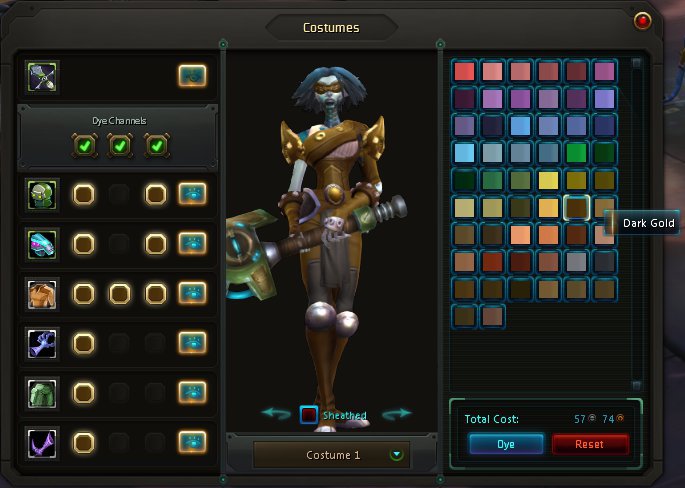Apply the dye with the Dye button
Image resolution: width=685 pixels, height=488 pixels.
click(x=505, y=444)
